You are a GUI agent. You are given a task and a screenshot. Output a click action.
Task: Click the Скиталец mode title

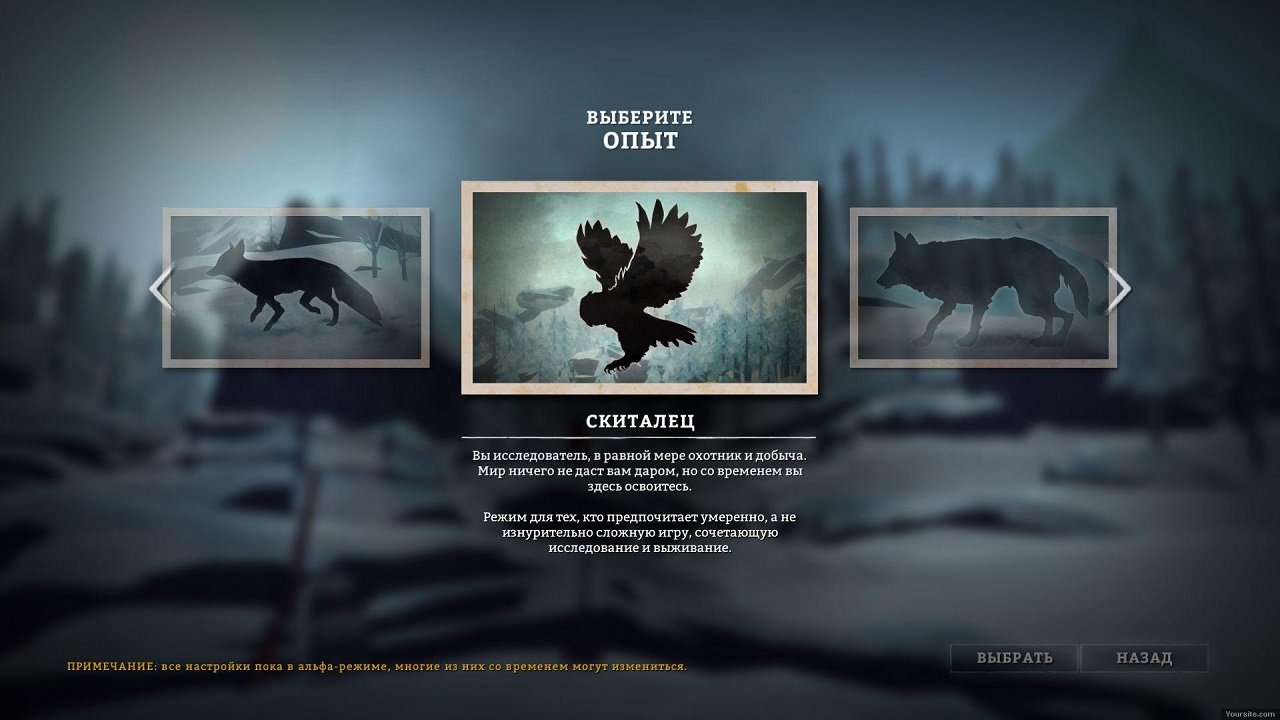(639, 422)
